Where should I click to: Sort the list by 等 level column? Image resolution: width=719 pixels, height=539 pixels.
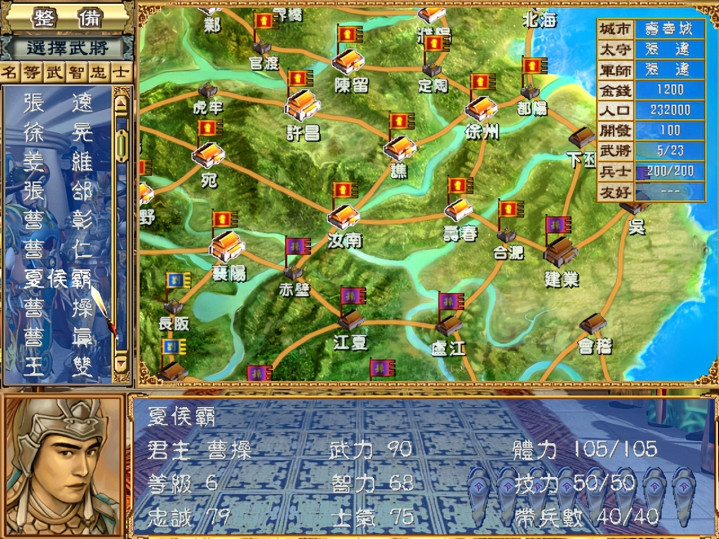(32, 72)
